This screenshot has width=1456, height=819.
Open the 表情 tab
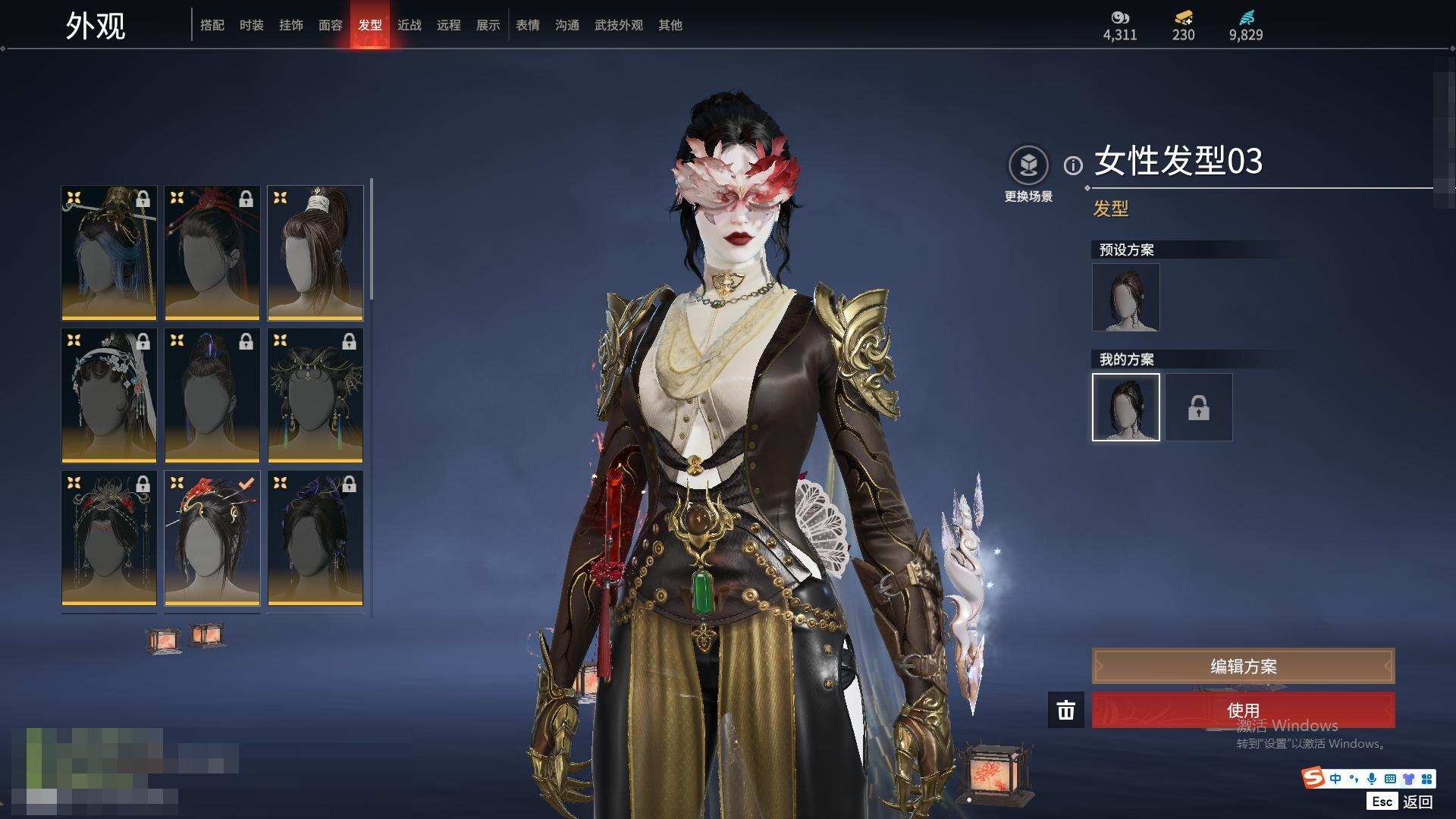click(527, 25)
